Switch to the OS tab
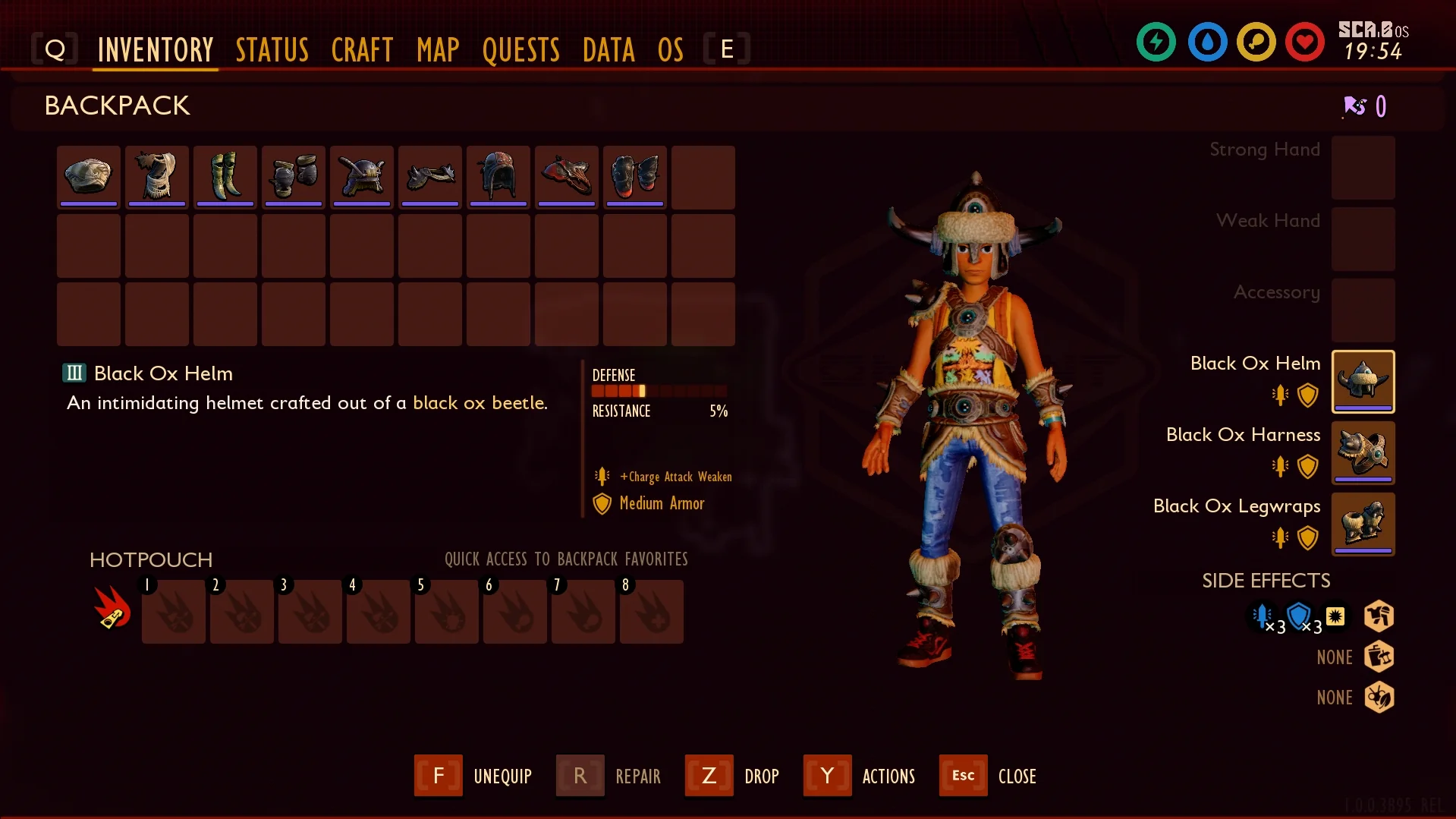 pos(670,50)
